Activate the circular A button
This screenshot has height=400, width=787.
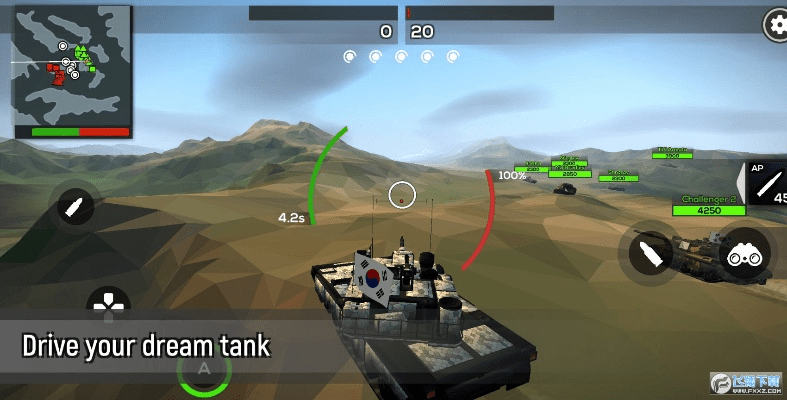[x=204, y=371]
